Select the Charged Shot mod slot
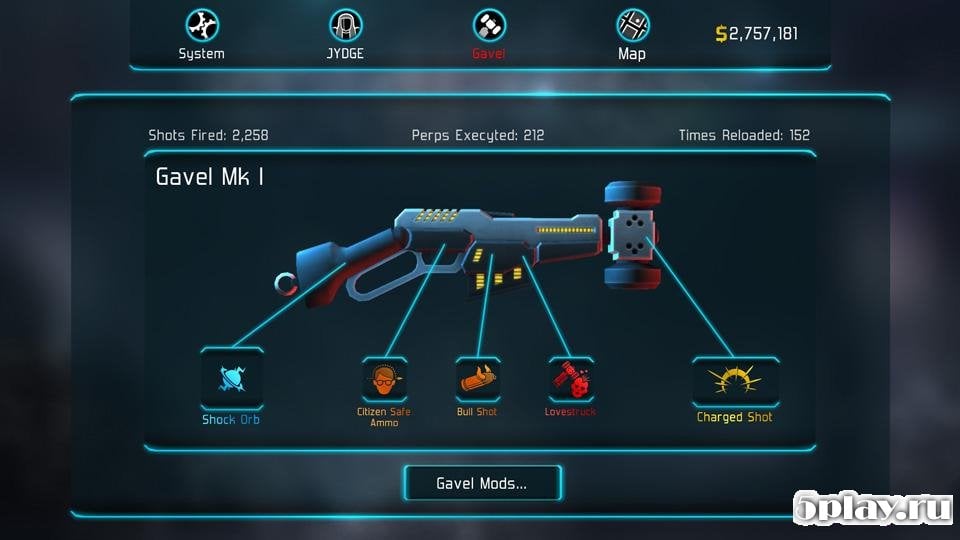Image resolution: width=960 pixels, height=540 pixels. coord(735,381)
